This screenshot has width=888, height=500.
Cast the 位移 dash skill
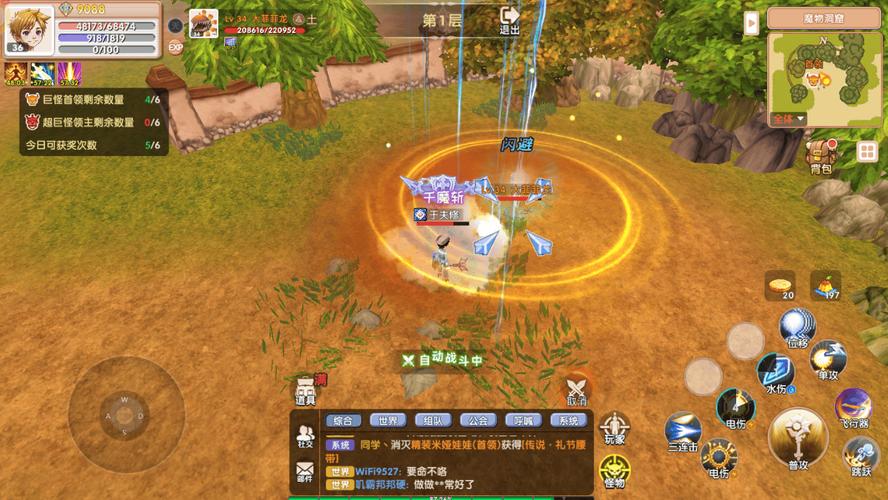[797, 327]
